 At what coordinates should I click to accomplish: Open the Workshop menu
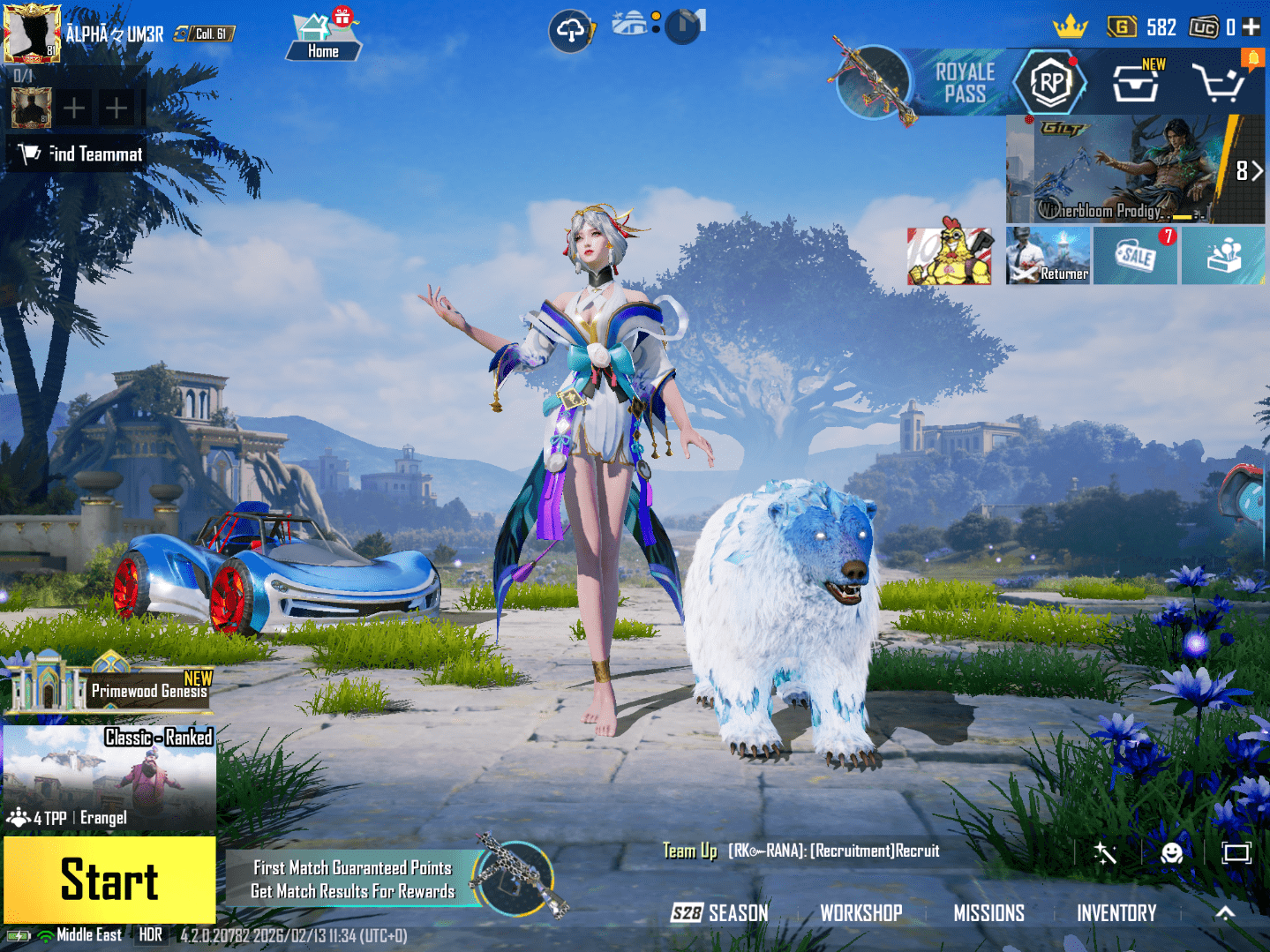pyautogui.click(x=861, y=913)
